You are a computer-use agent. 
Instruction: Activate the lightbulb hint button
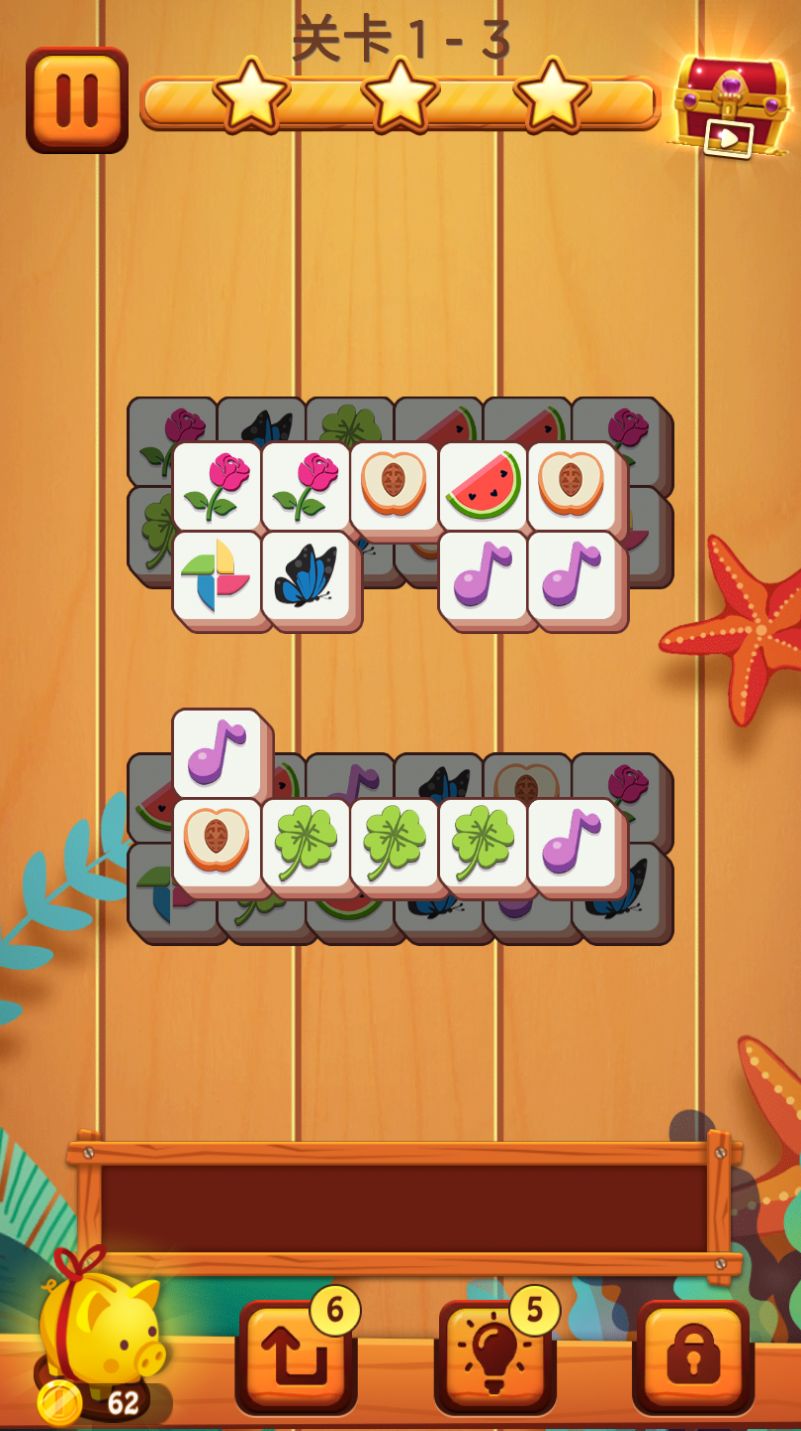(x=495, y=1356)
